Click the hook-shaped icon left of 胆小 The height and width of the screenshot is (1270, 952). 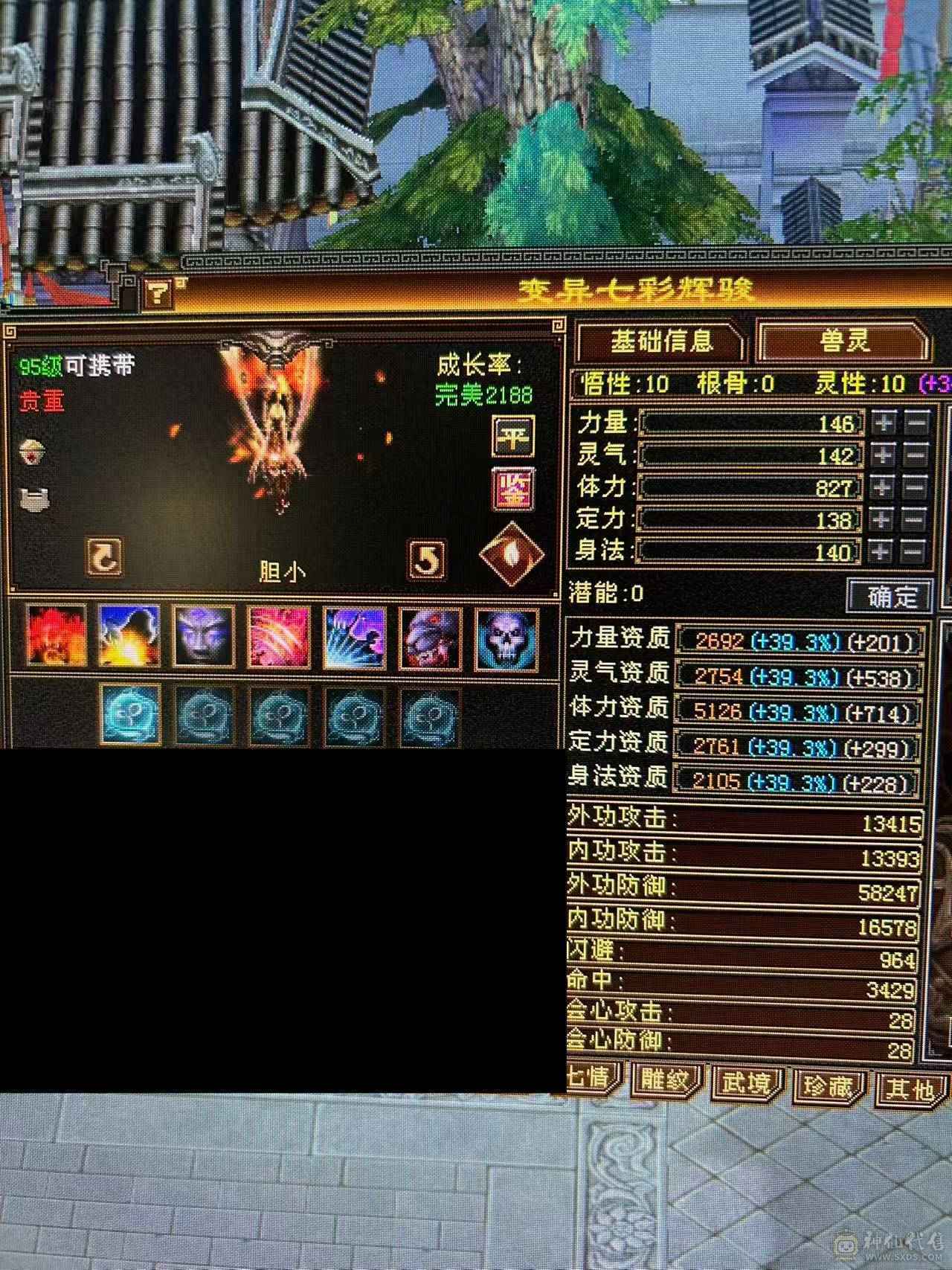coord(104,556)
